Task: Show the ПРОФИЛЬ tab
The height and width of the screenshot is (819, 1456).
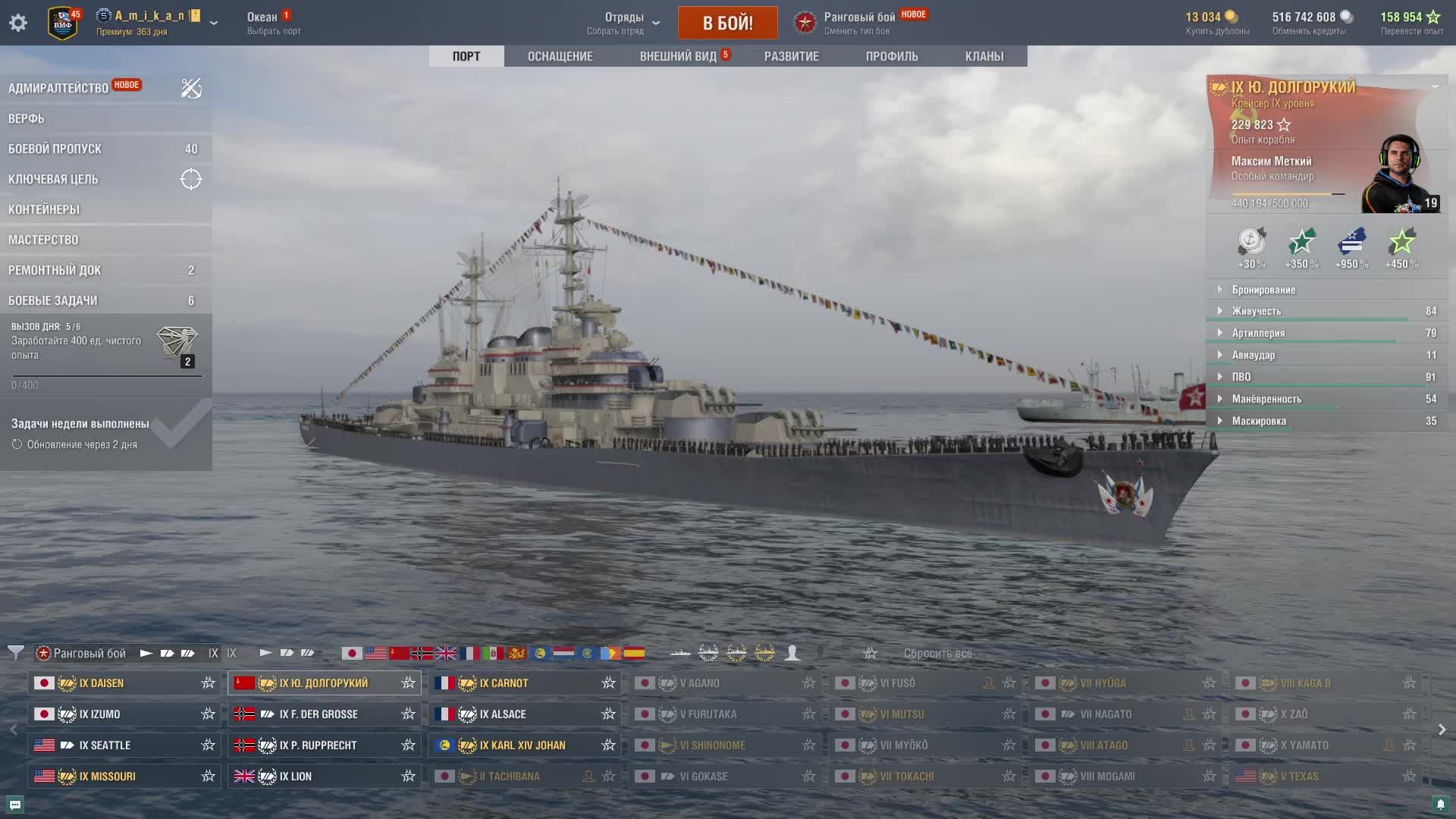Action: (892, 56)
